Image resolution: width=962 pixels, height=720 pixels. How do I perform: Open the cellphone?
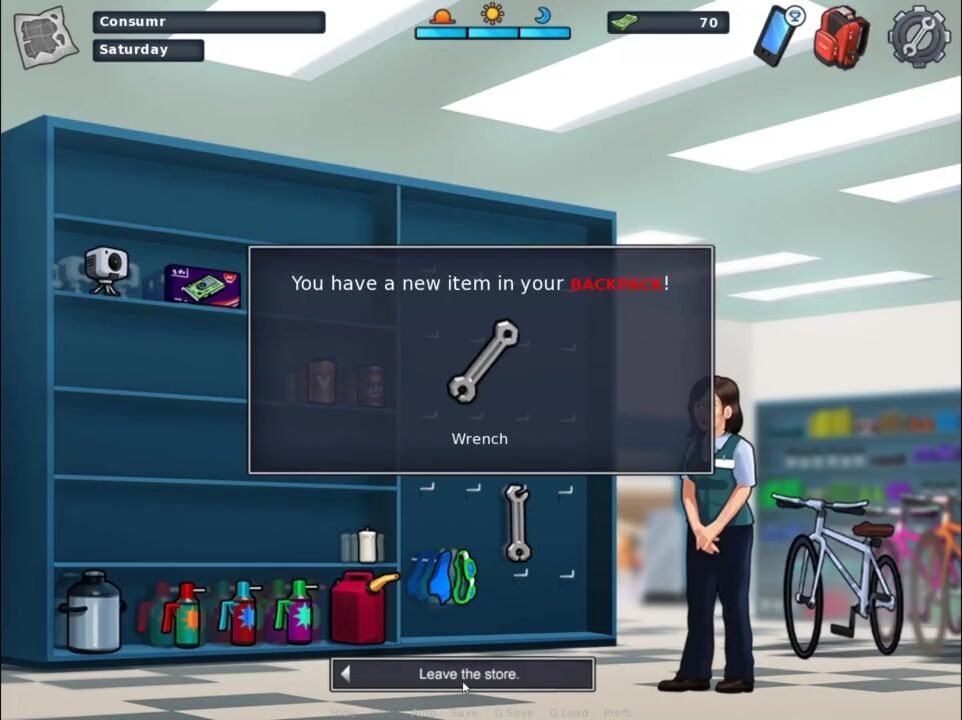pyautogui.click(x=777, y=36)
